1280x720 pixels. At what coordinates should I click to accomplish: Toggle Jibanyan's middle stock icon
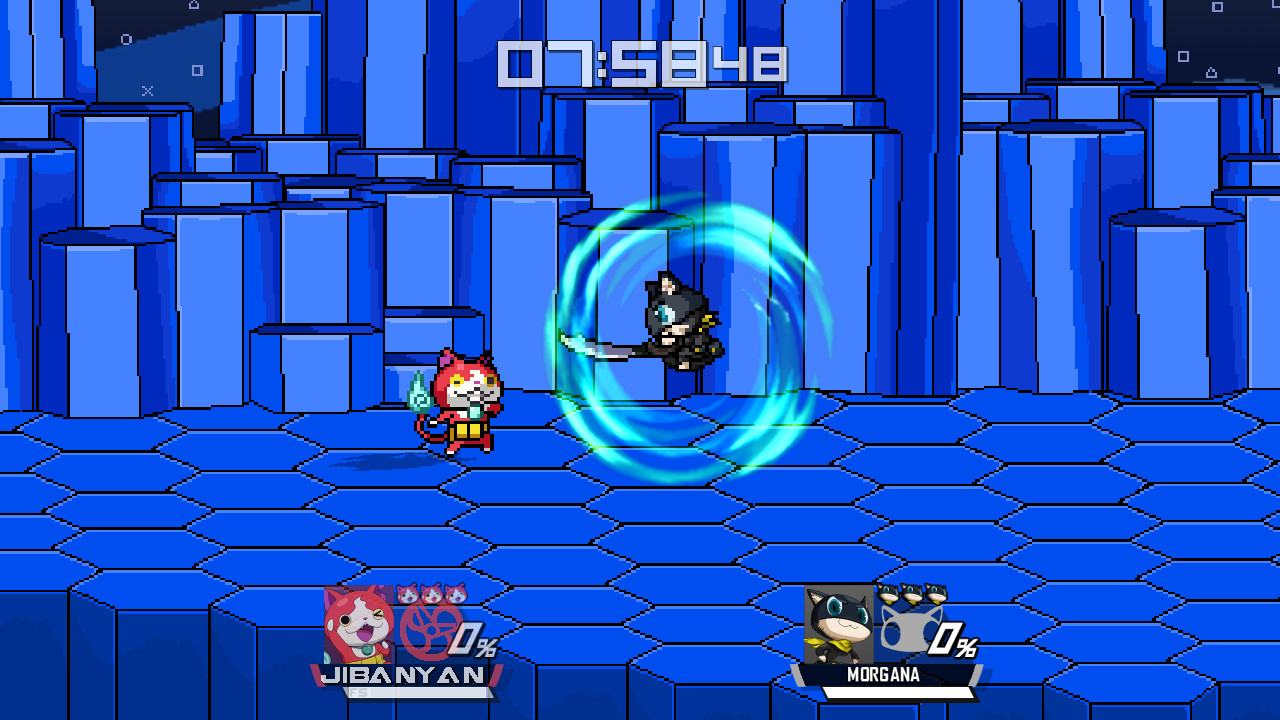pyautogui.click(x=431, y=593)
